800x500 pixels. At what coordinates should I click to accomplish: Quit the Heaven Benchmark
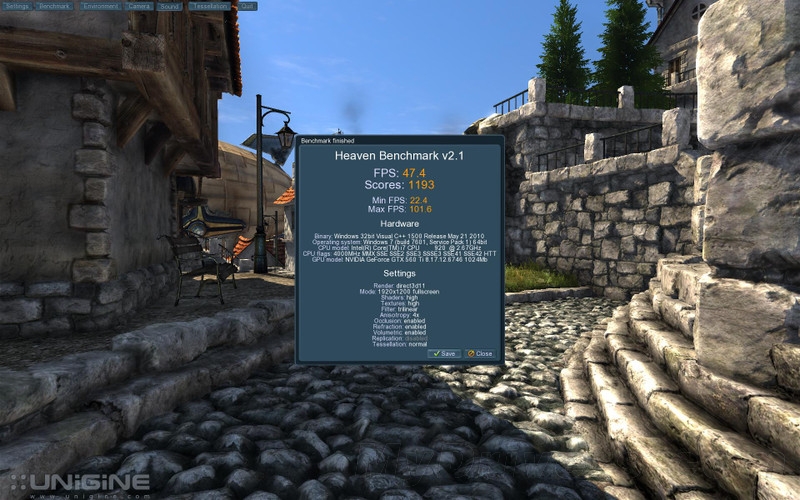[247, 6]
